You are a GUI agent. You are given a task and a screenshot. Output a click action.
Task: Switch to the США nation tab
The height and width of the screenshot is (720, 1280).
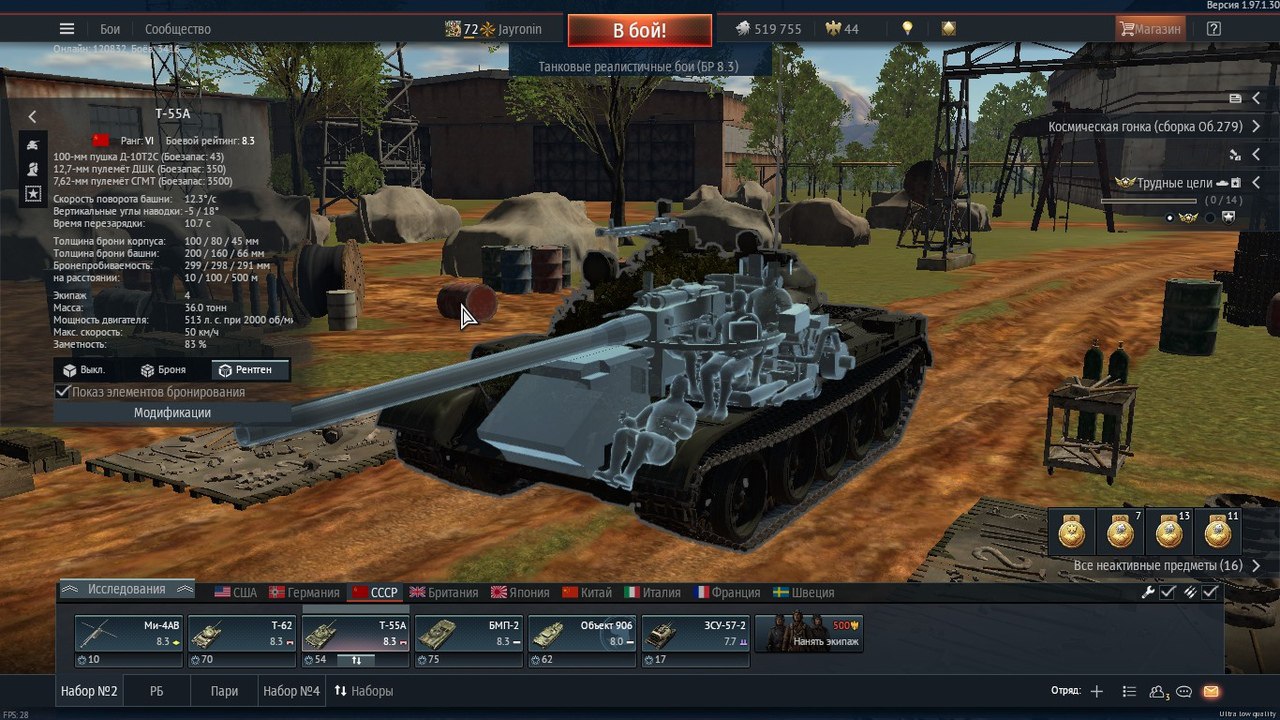point(236,592)
